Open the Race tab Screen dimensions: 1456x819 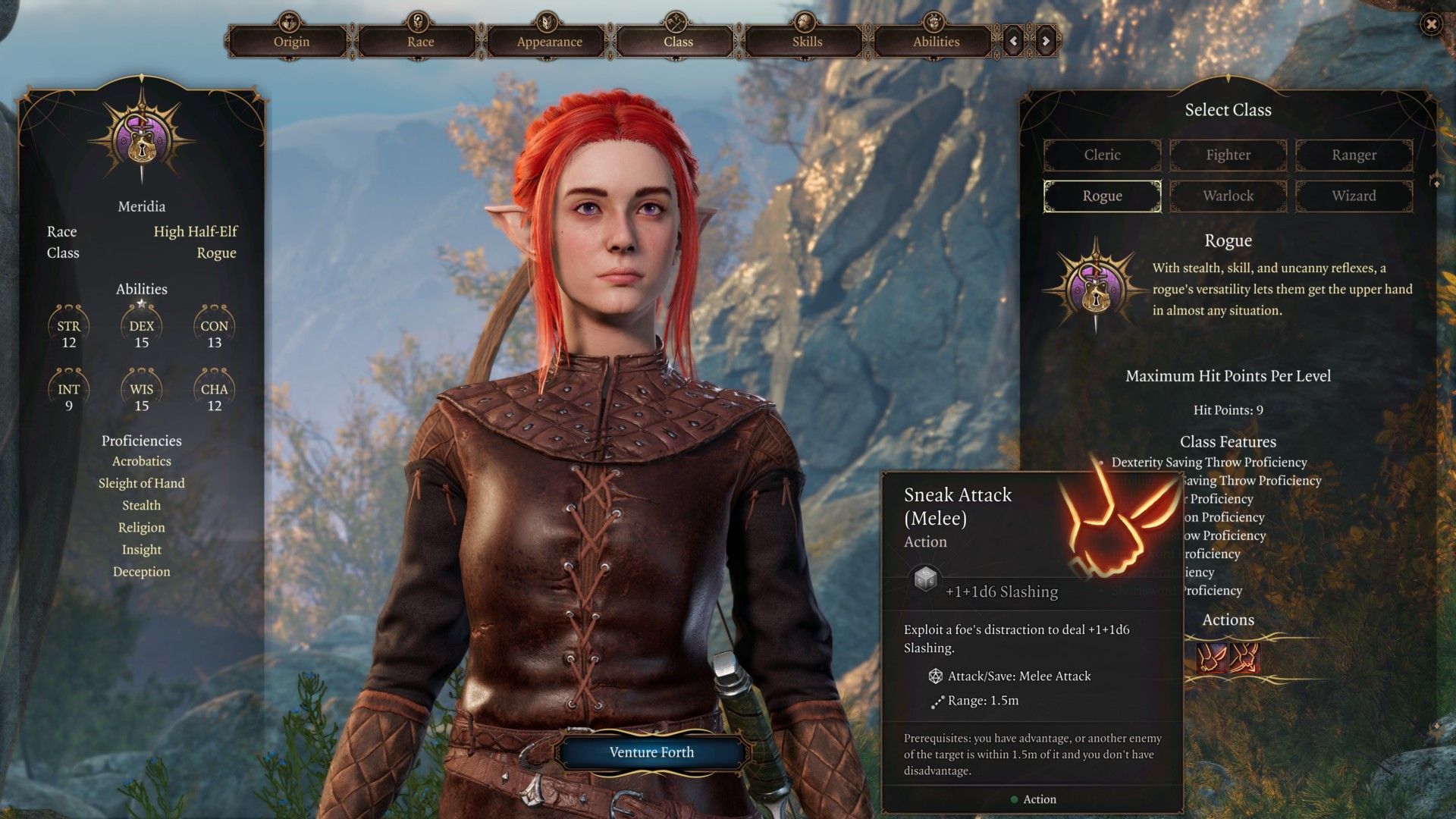pyautogui.click(x=420, y=42)
